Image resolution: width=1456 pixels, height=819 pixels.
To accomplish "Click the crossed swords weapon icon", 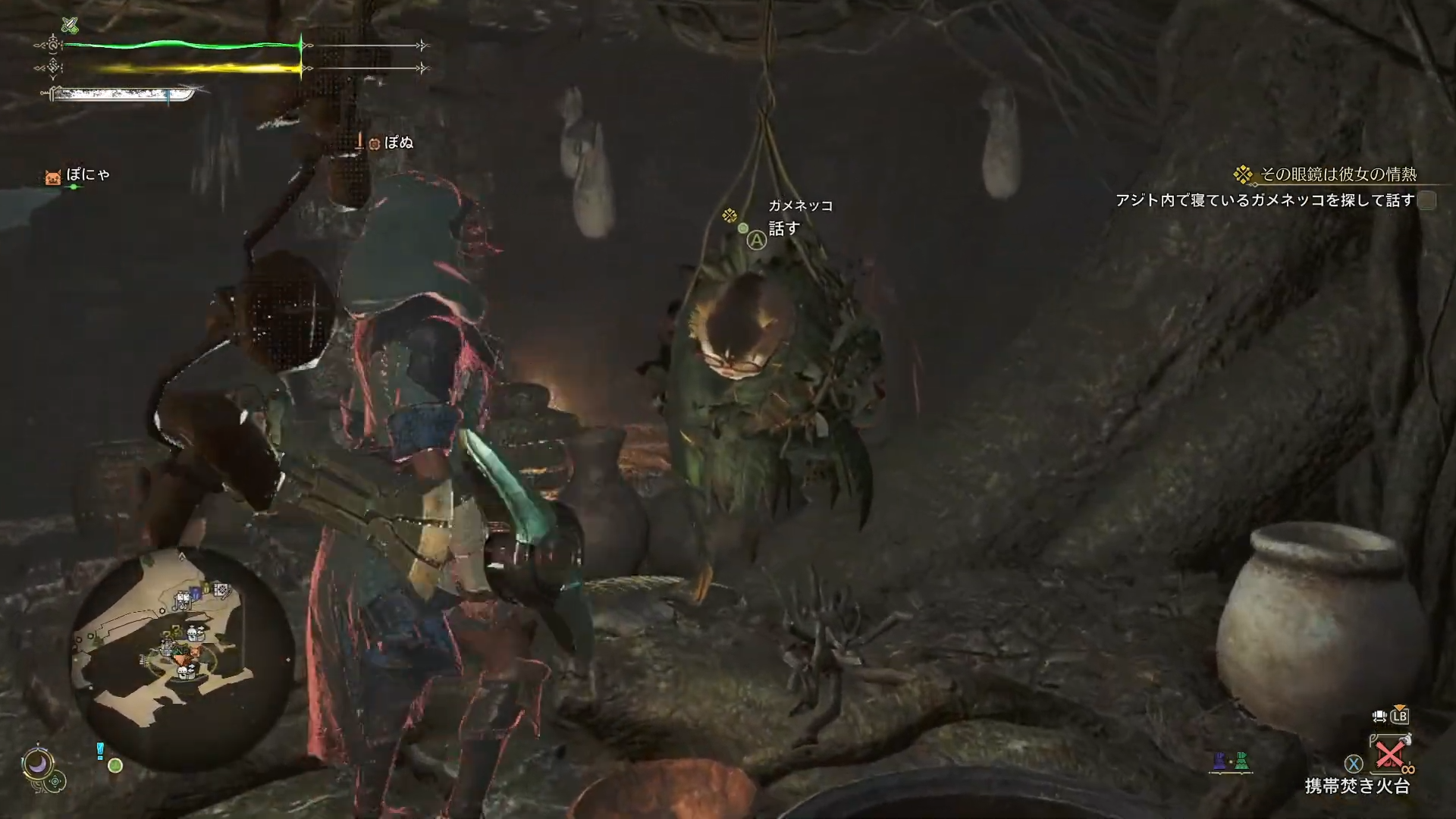I will click(x=70, y=25).
